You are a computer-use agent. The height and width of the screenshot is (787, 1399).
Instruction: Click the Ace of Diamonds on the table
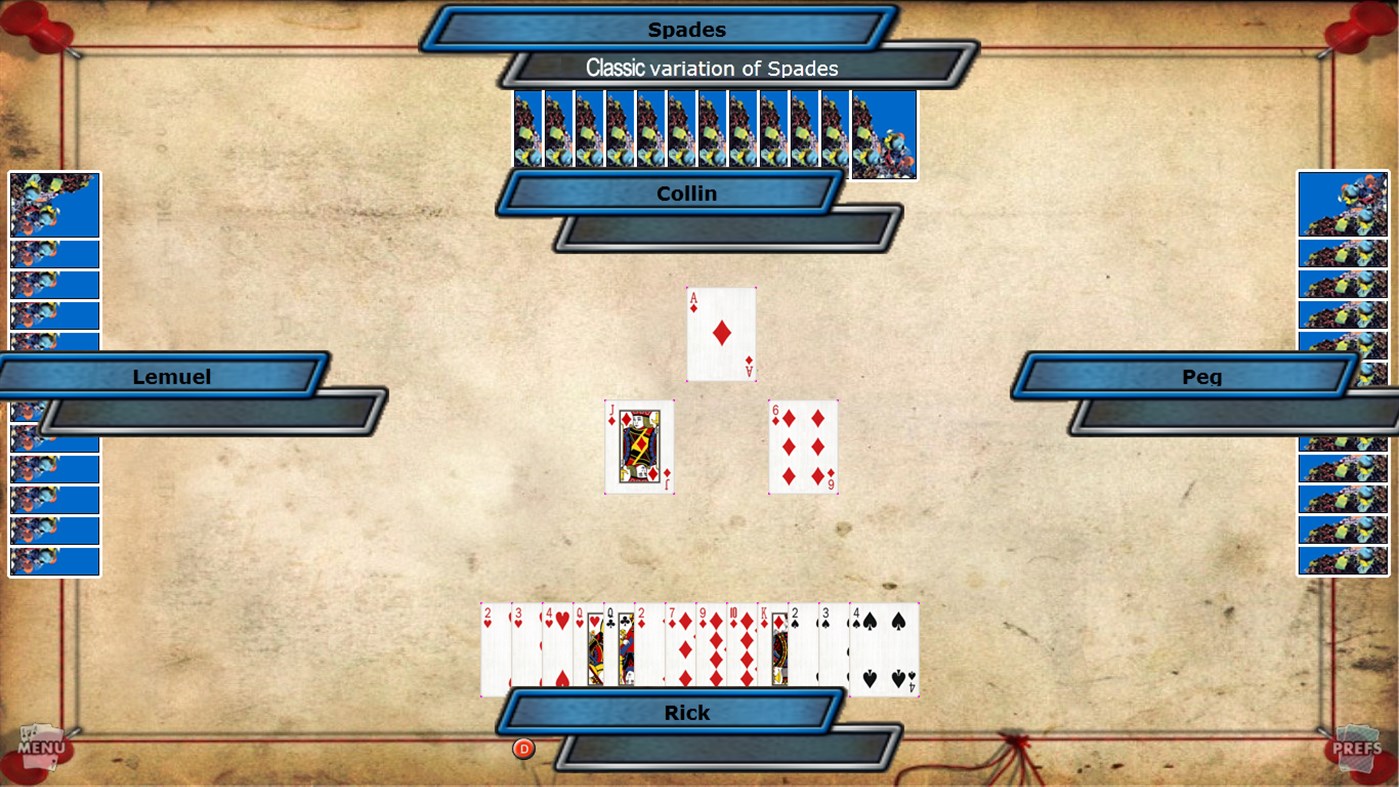[x=720, y=333]
